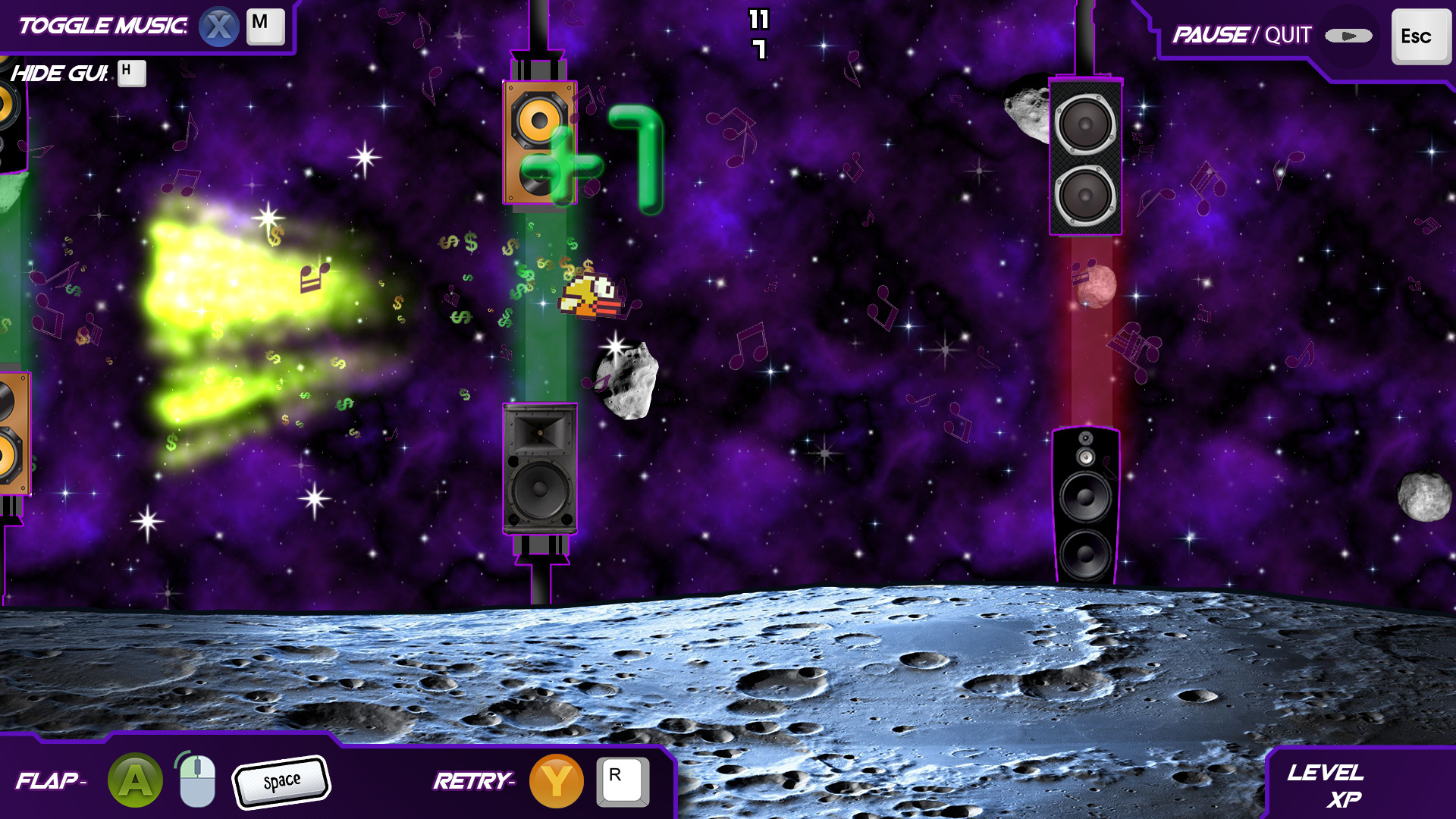Click the orange Y gamepad button for Retry
1456x819 pixels.
click(557, 780)
